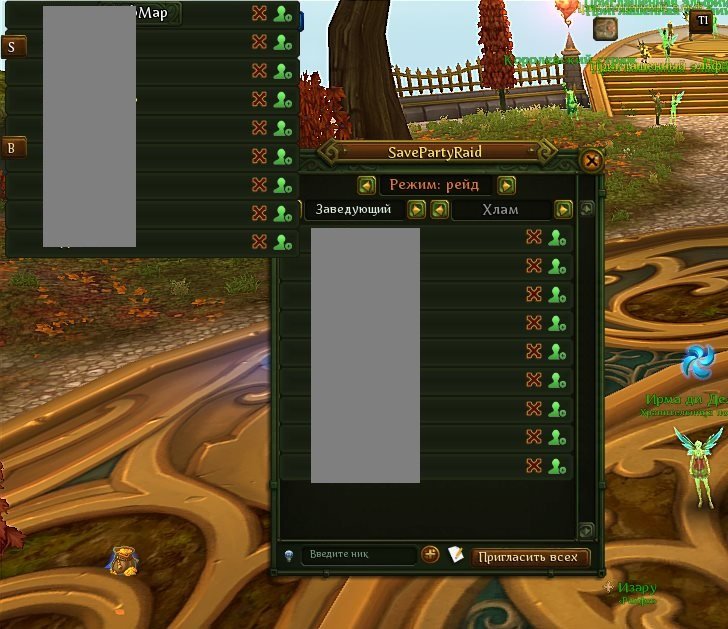Focus the "Введите ник" input field
Viewport: 728px width, 629px height.
(x=358, y=555)
